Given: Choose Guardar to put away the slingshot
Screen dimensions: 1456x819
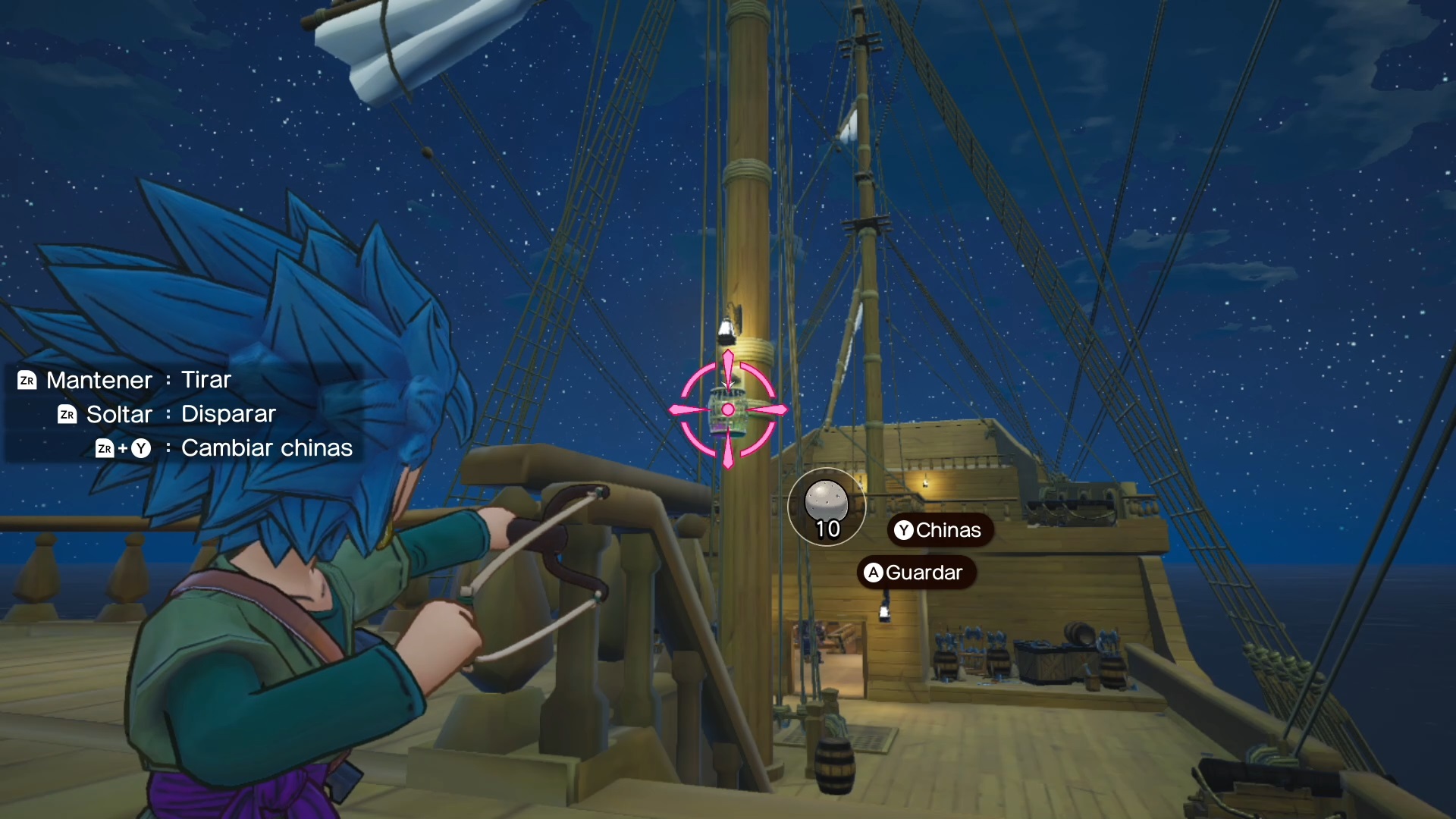Looking at the screenshot, I should [915, 573].
